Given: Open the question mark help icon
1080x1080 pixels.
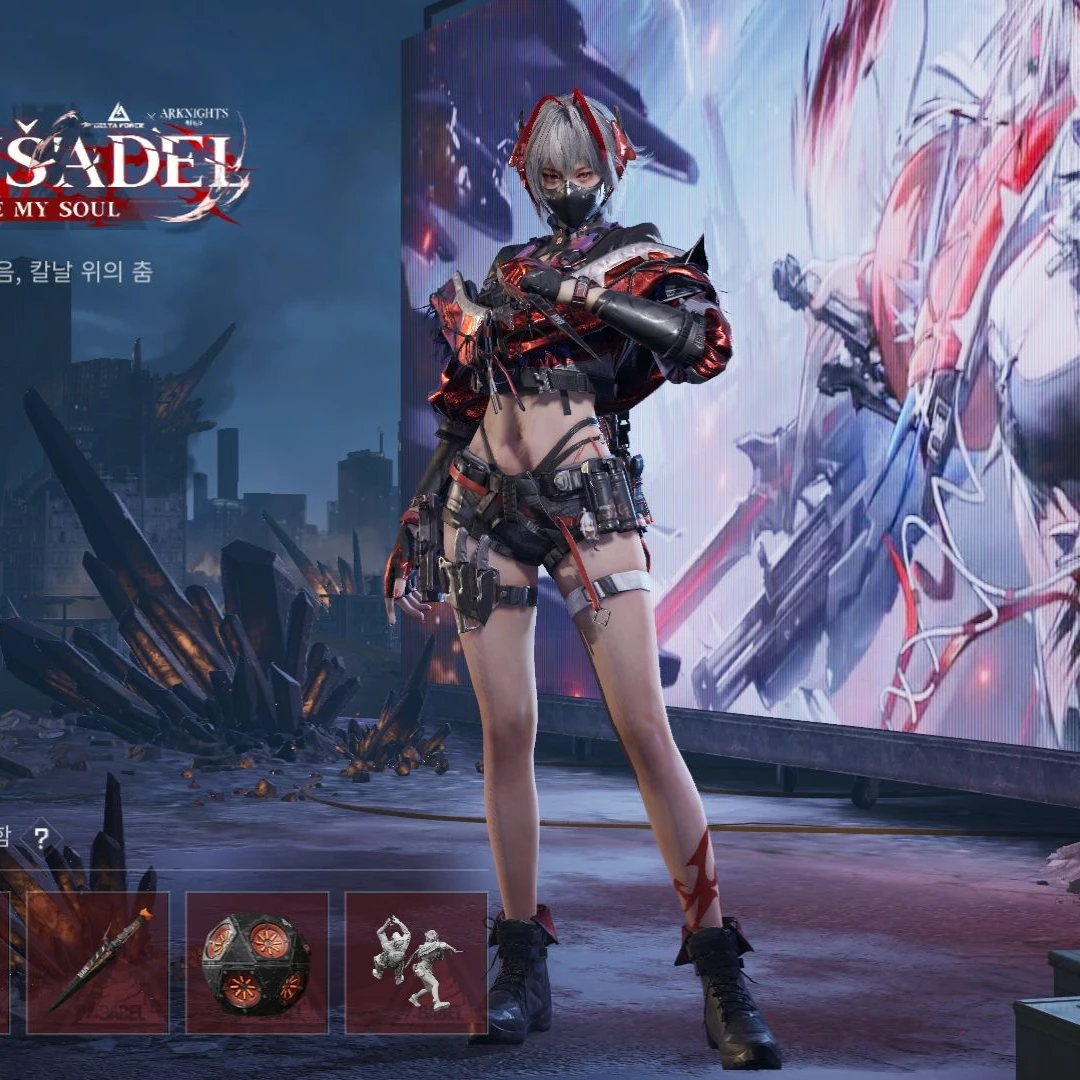Looking at the screenshot, I should pyautogui.click(x=41, y=838).
